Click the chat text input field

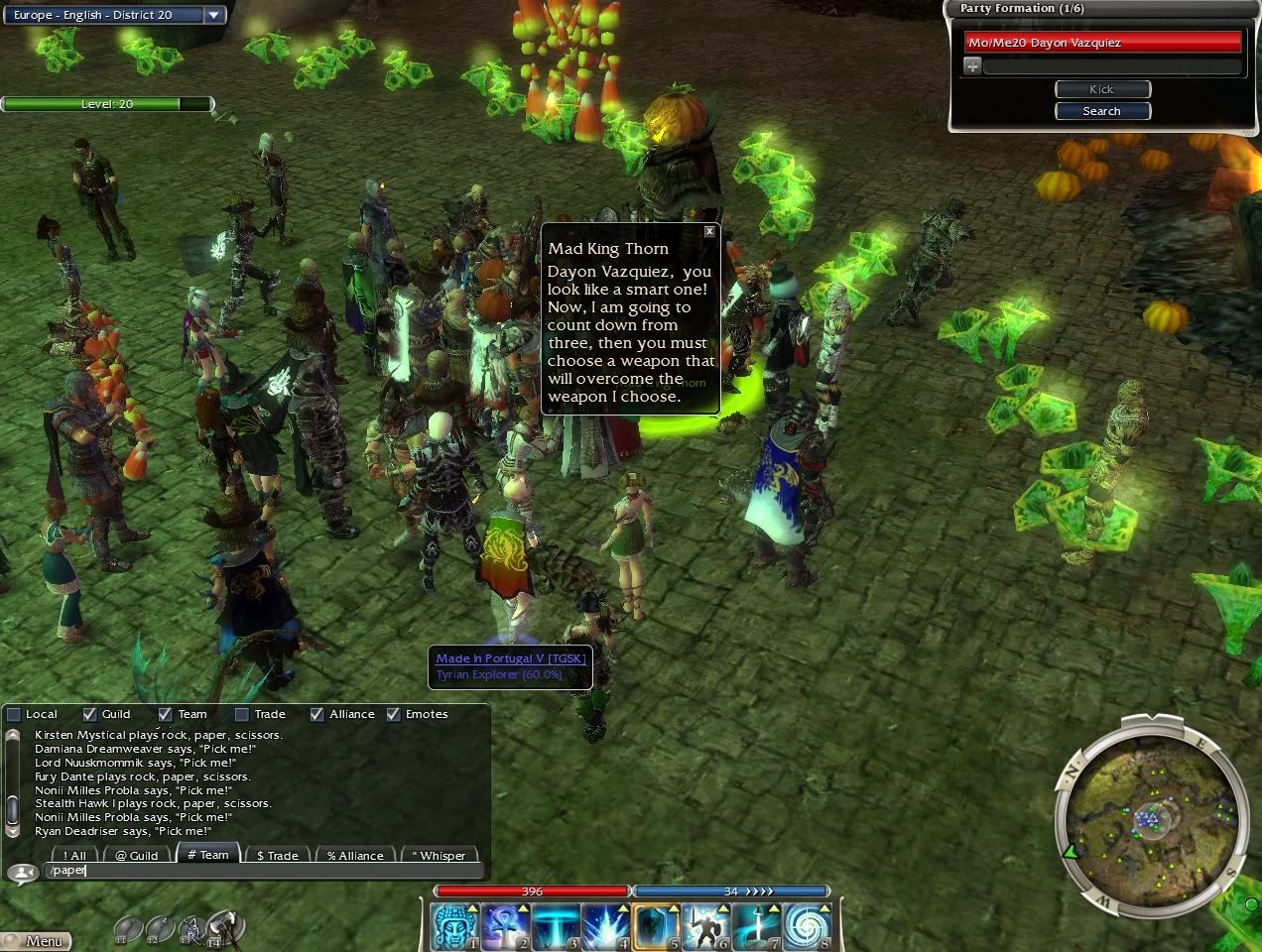263,871
